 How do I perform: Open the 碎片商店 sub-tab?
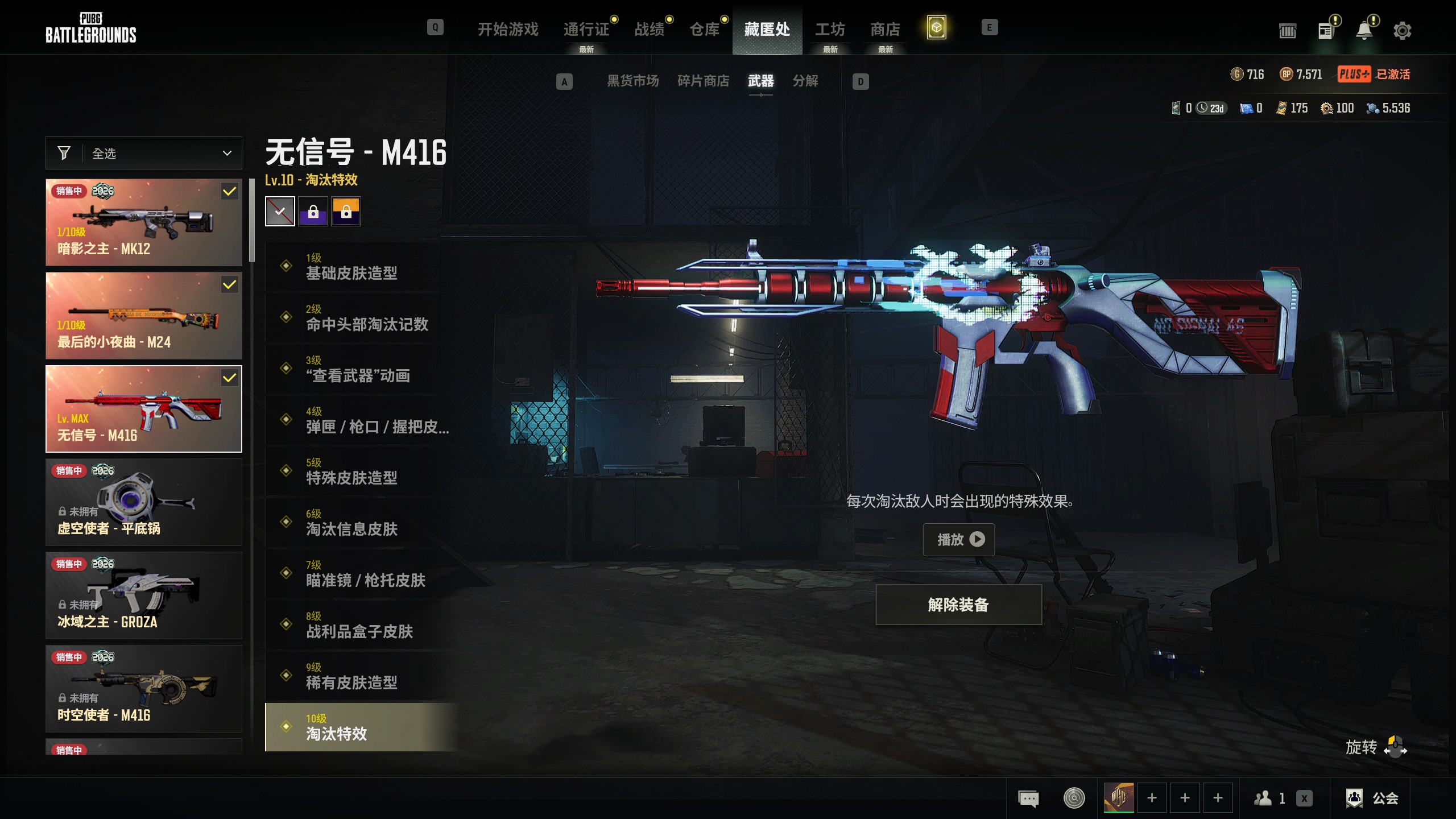(703, 81)
